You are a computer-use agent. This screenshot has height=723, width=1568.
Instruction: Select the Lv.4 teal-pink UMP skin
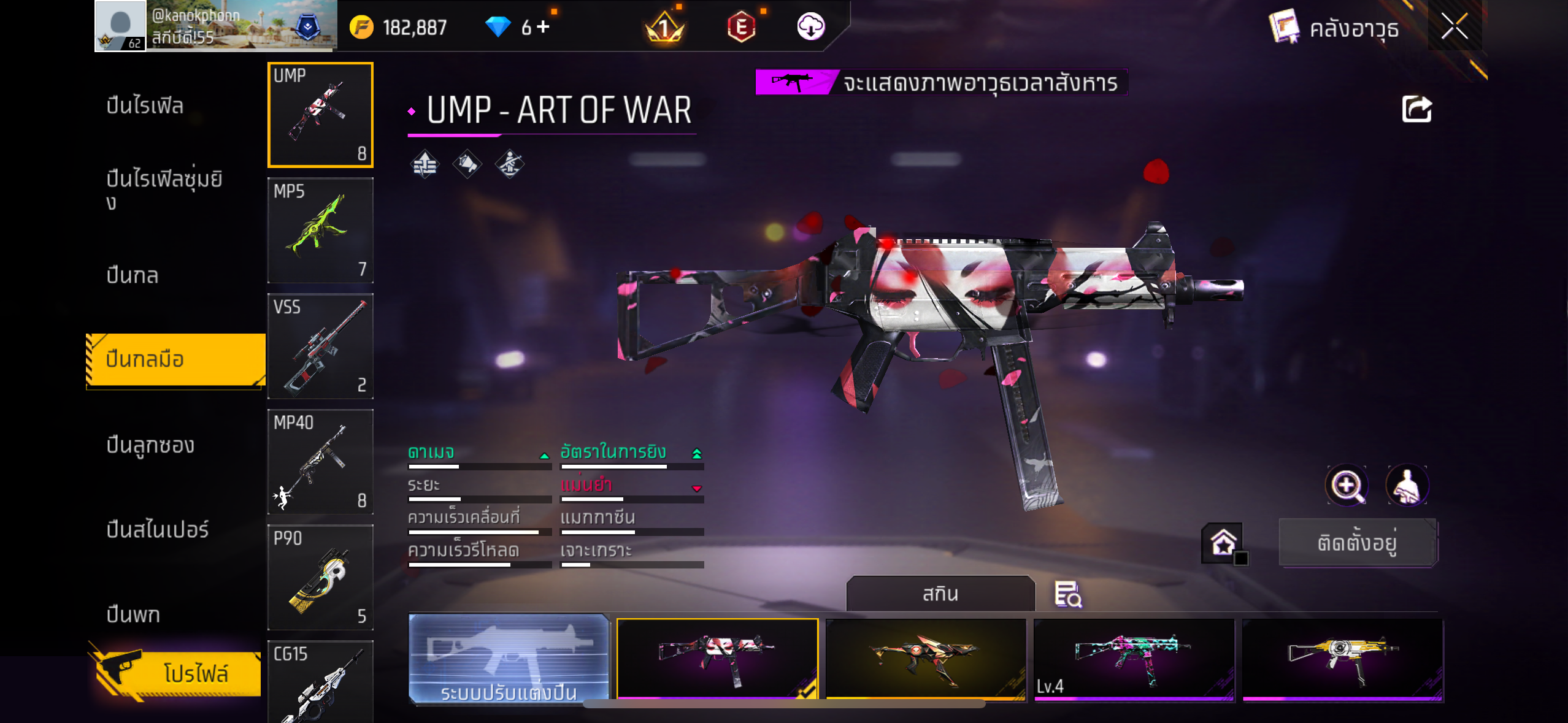click(x=1134, y=660)
